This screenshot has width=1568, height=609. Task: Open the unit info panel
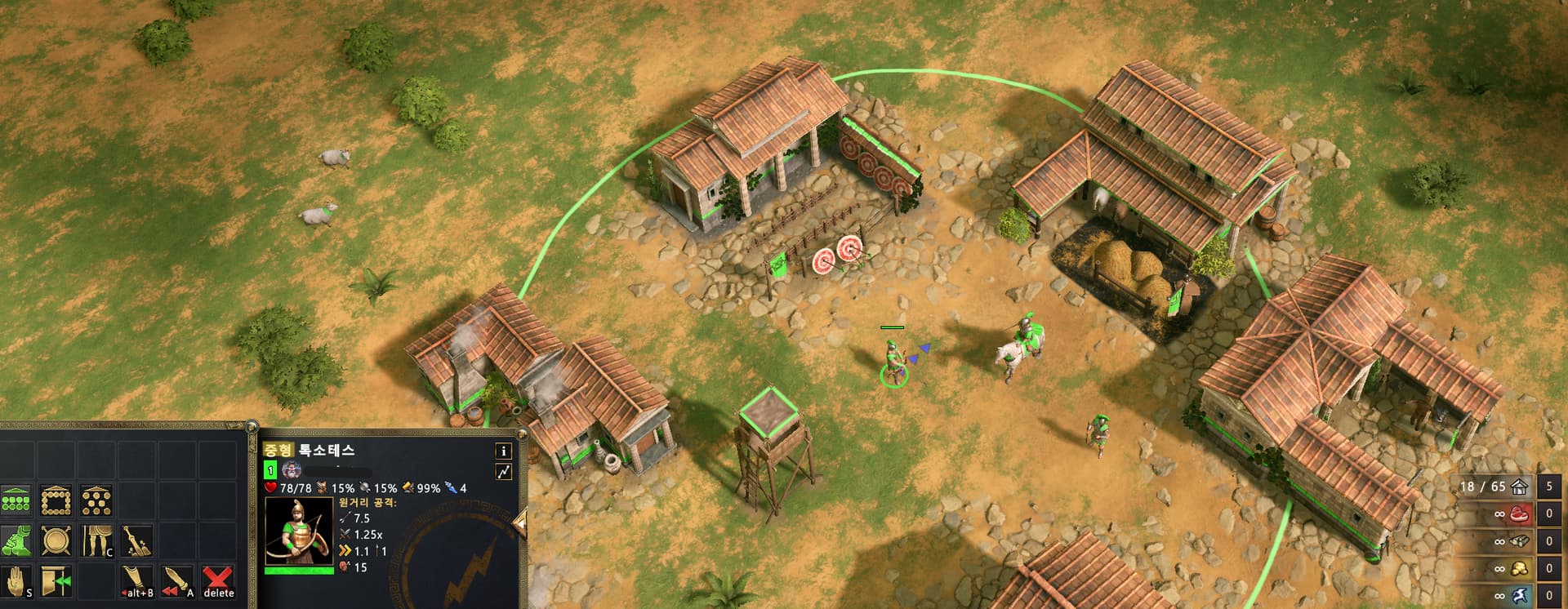tap(504, 451)
